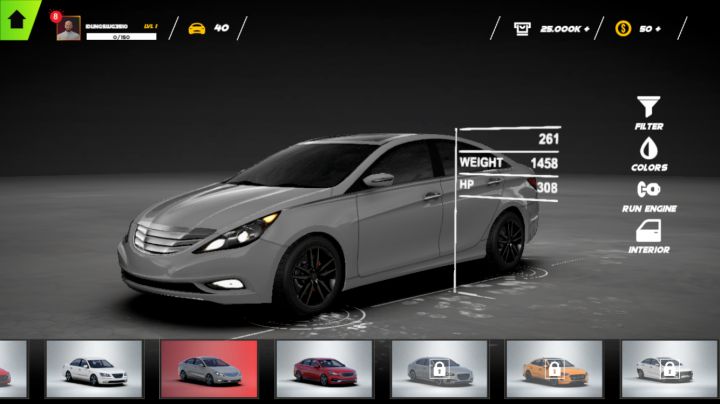
Task: Choose the red sedan thumbnail
Action: tap(324, 369)
